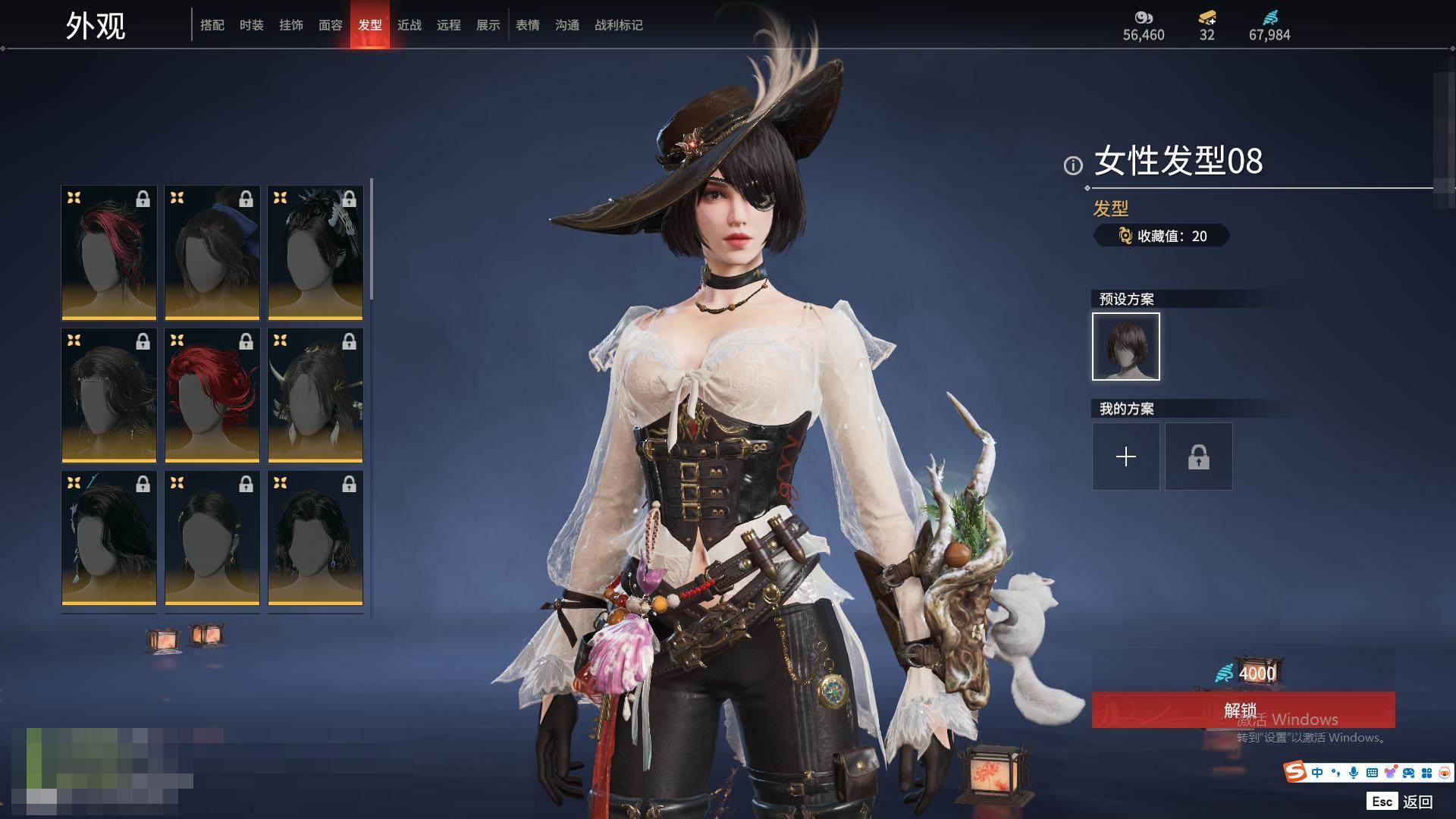Open the 时装 tab

coord(252,25)
